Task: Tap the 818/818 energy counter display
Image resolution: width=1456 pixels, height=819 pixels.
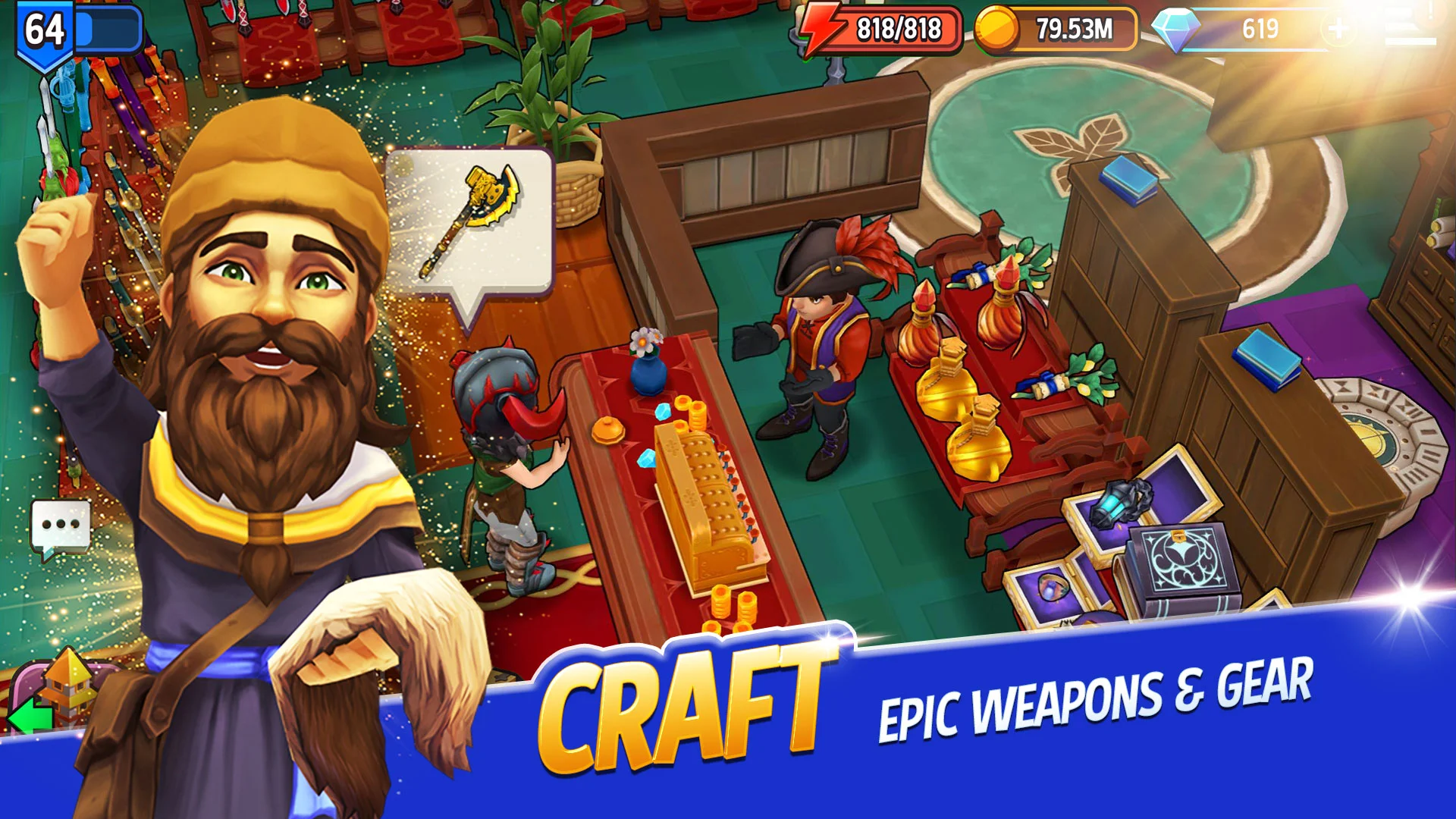Action: 899,27
